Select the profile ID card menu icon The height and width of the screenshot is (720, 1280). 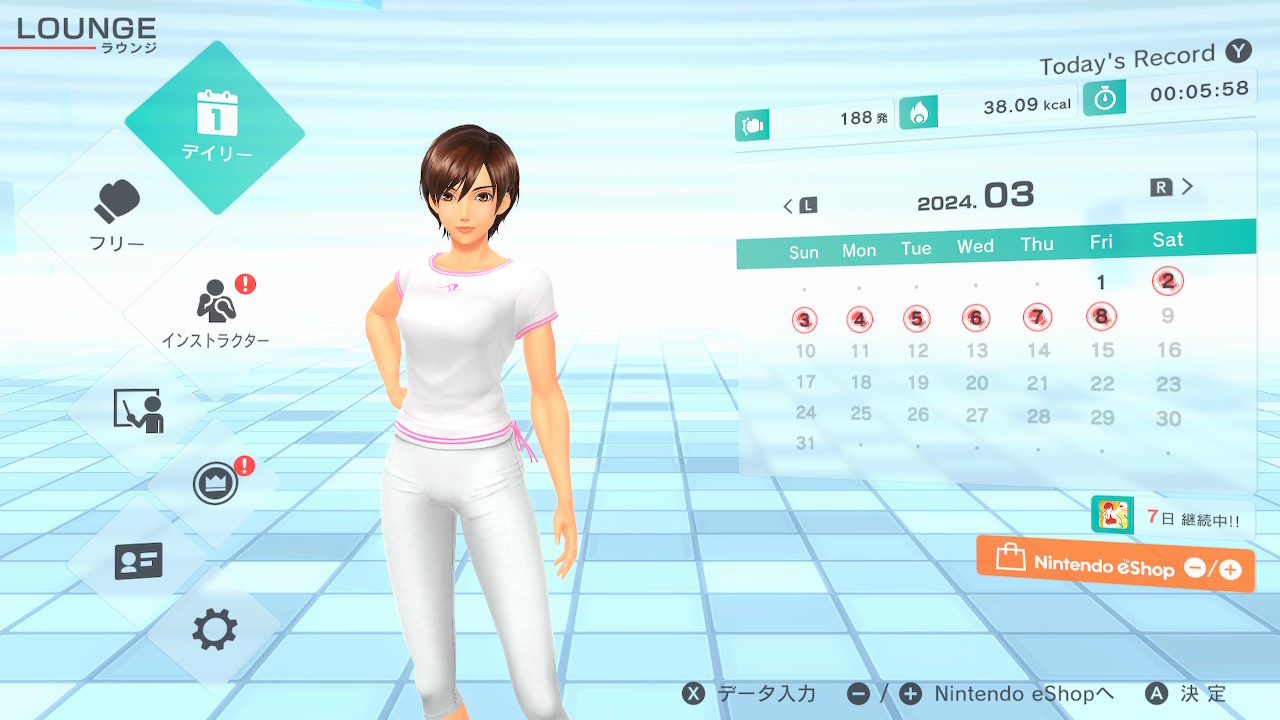(139, 561)
